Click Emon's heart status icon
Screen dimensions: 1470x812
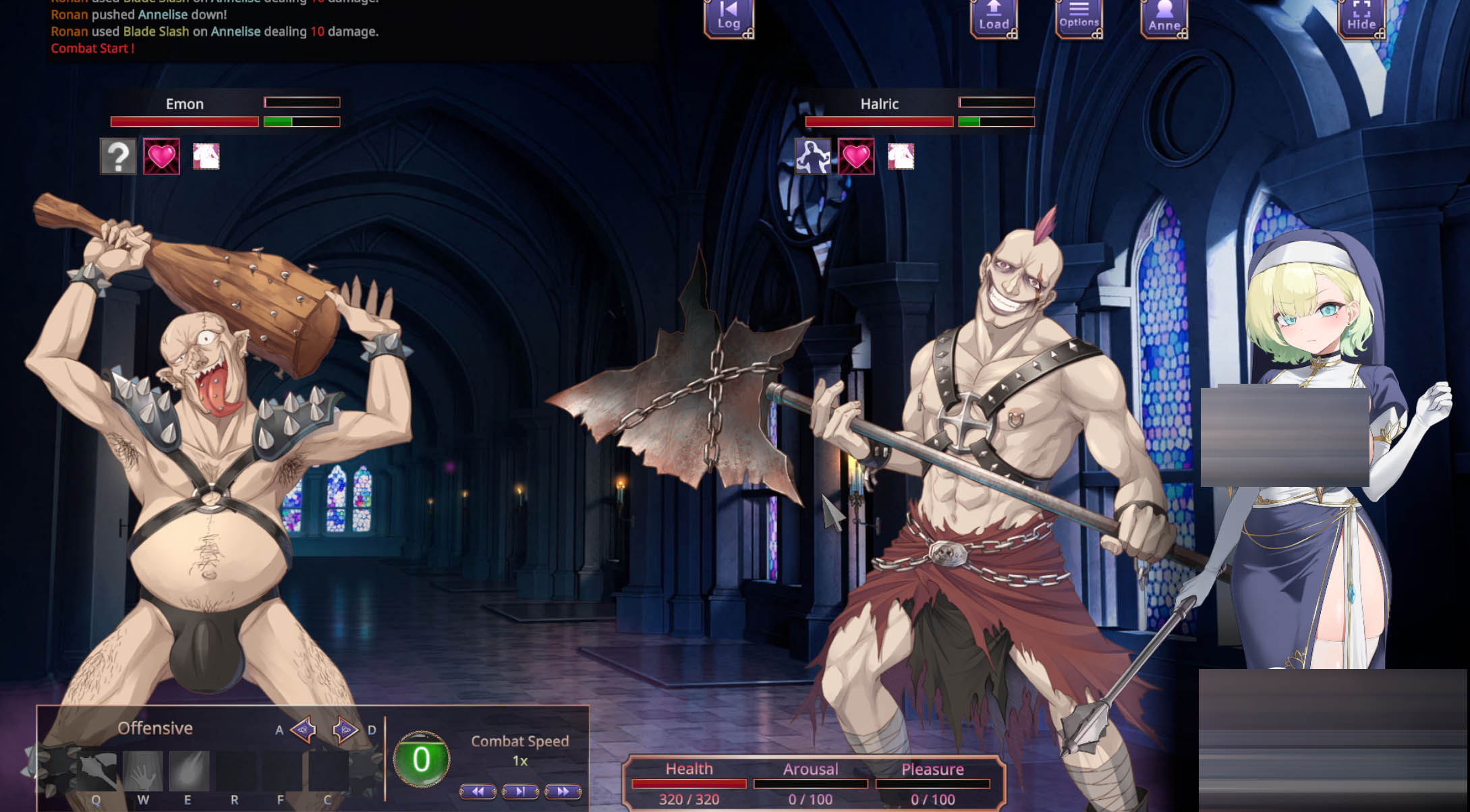point(162,157)
